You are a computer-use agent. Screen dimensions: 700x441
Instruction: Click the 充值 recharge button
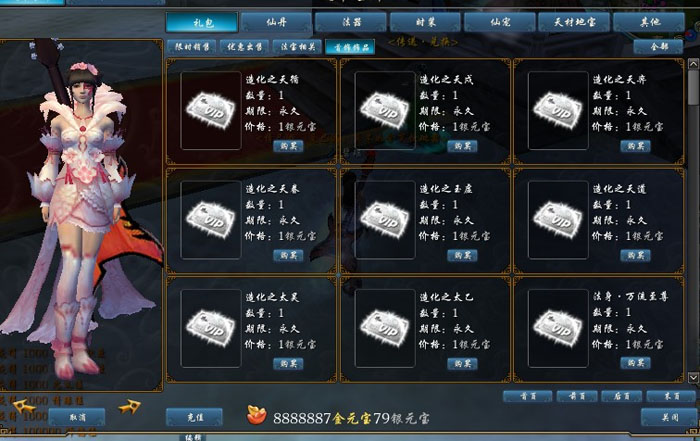(x=195, y=415)
